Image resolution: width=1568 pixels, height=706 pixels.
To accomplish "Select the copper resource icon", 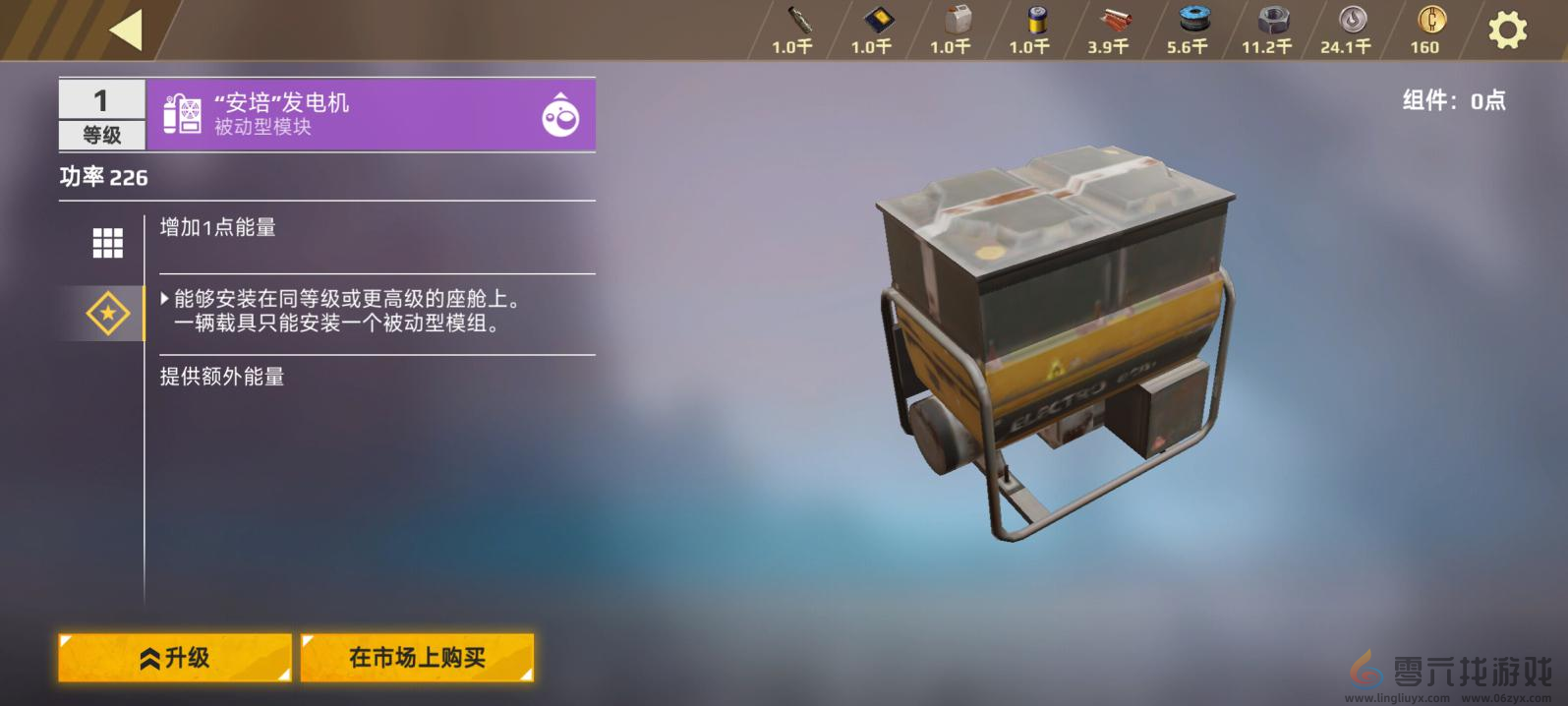I will [x=1115, y=21].
